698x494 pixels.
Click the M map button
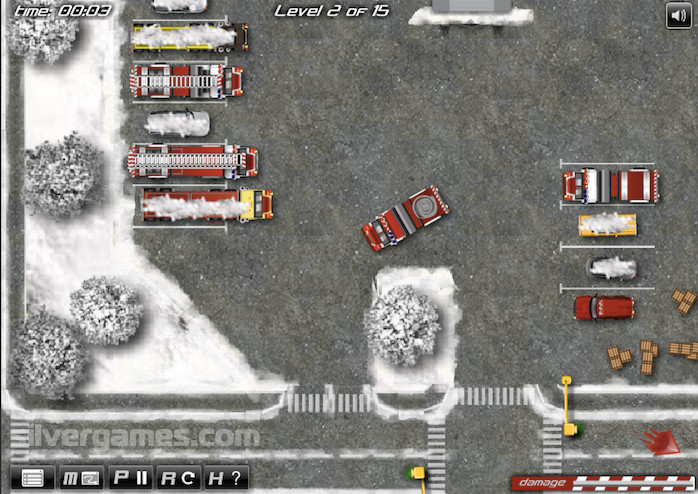(81, 478)
